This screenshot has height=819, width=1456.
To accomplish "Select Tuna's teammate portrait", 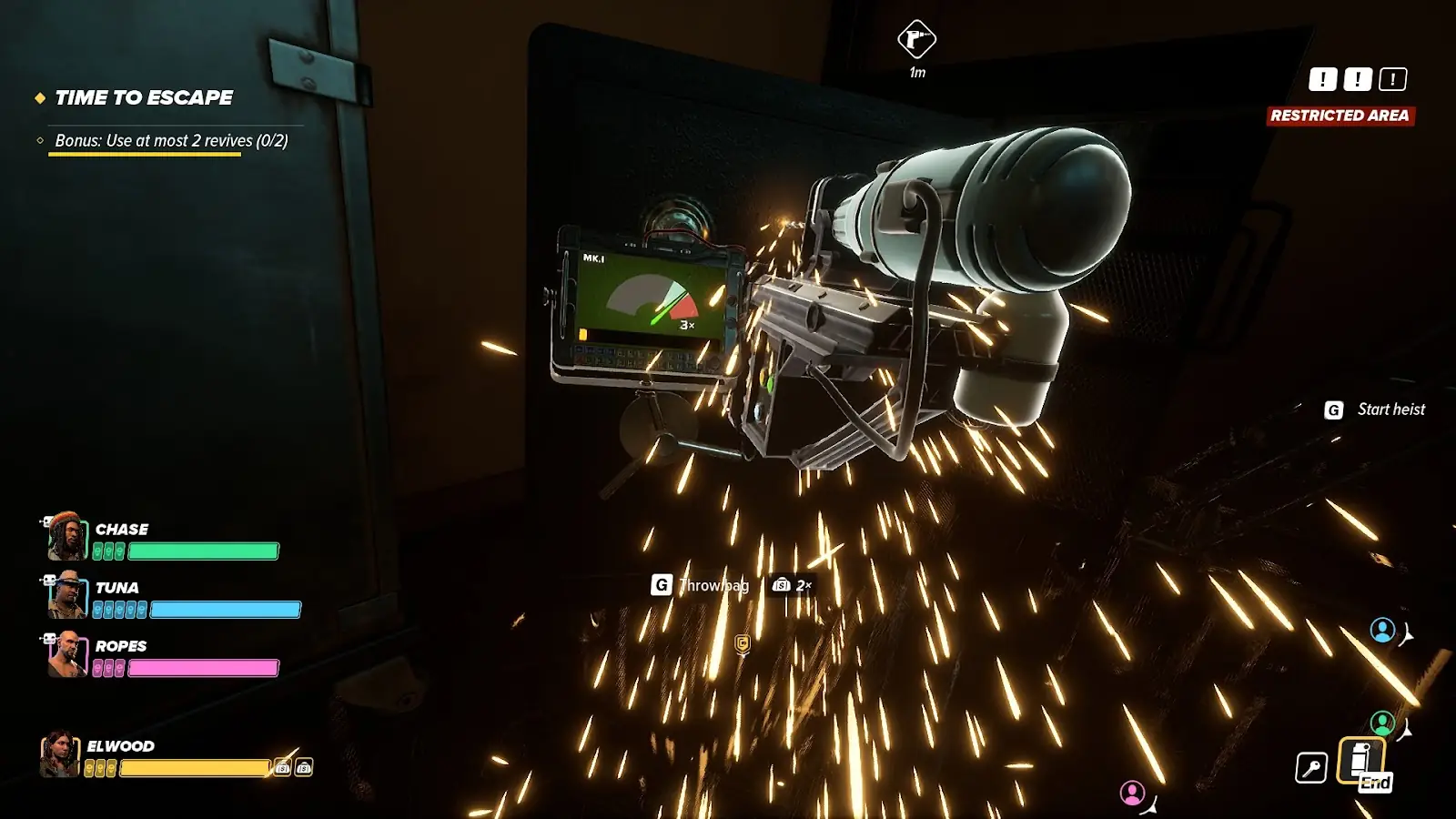I will [x=66, y=595].
